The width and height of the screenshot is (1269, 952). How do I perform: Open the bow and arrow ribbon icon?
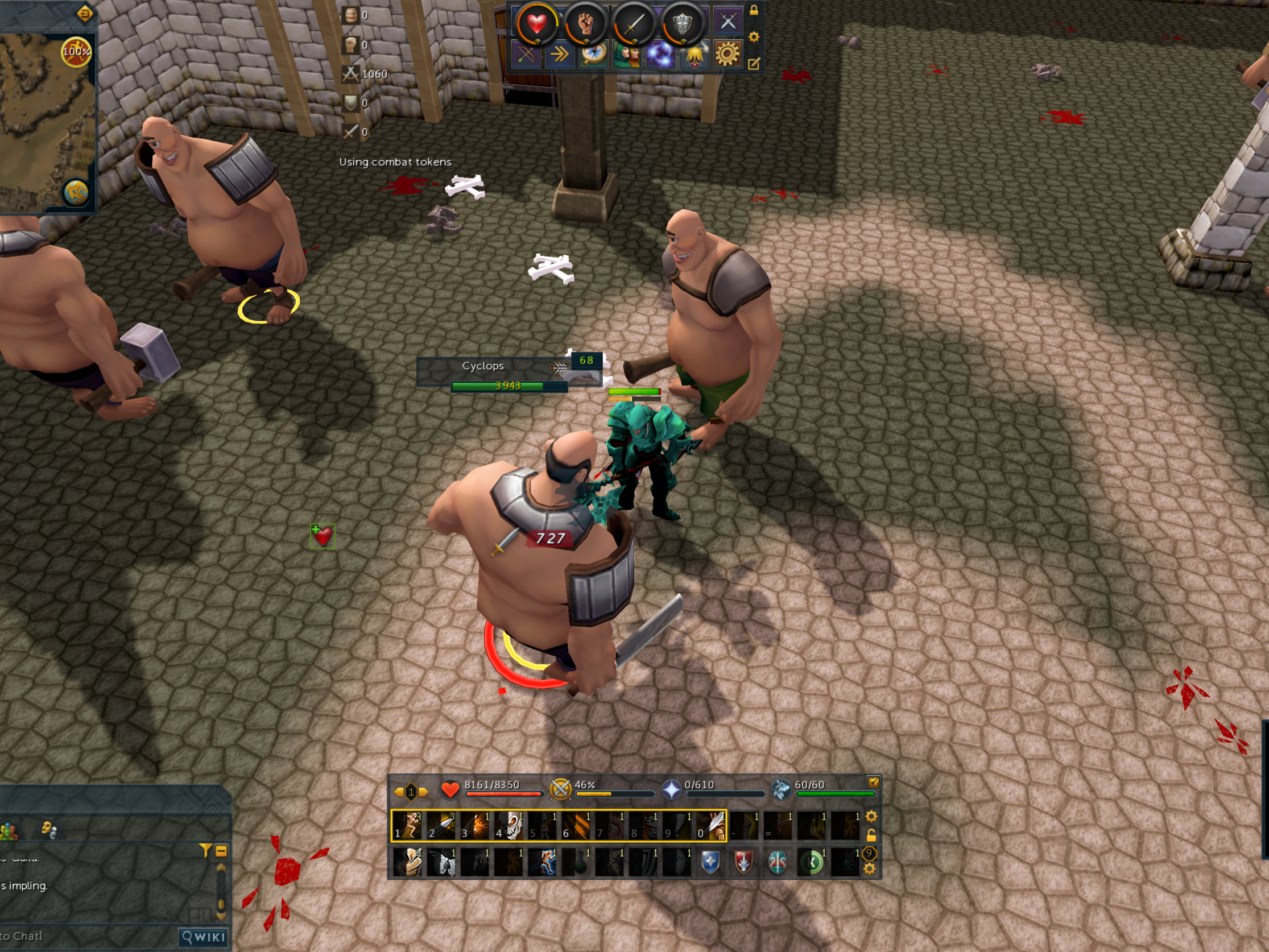tap(526, 55)
